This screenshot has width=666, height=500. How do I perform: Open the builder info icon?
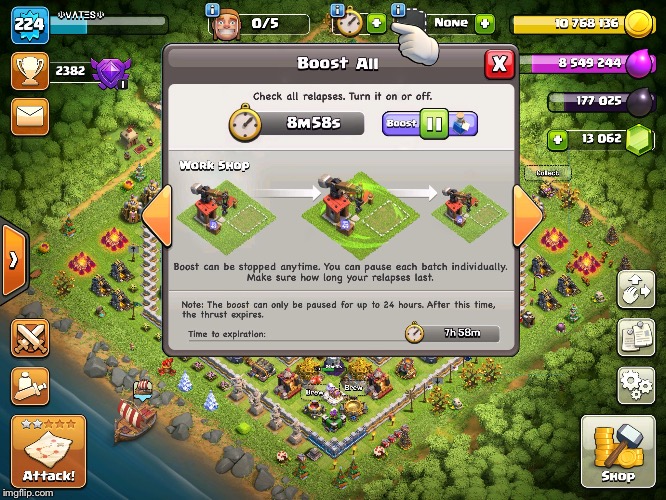[x=212, y=9]
